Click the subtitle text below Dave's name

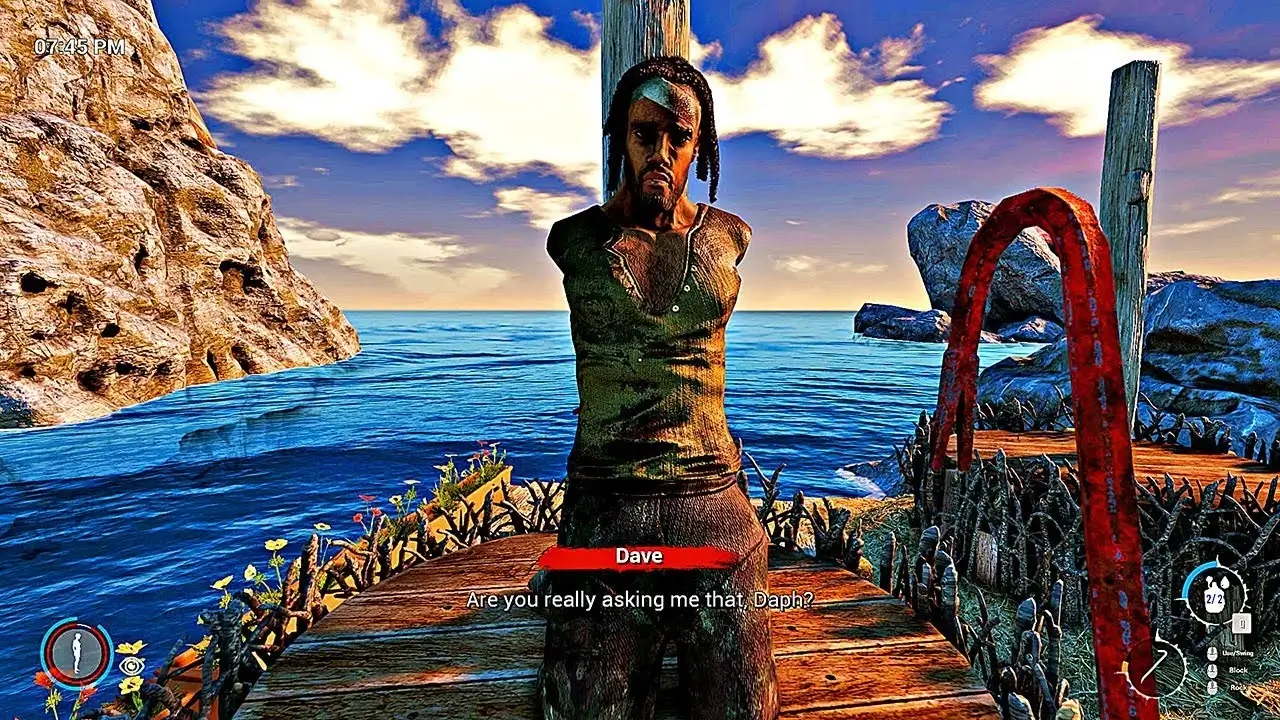[640, 598]
